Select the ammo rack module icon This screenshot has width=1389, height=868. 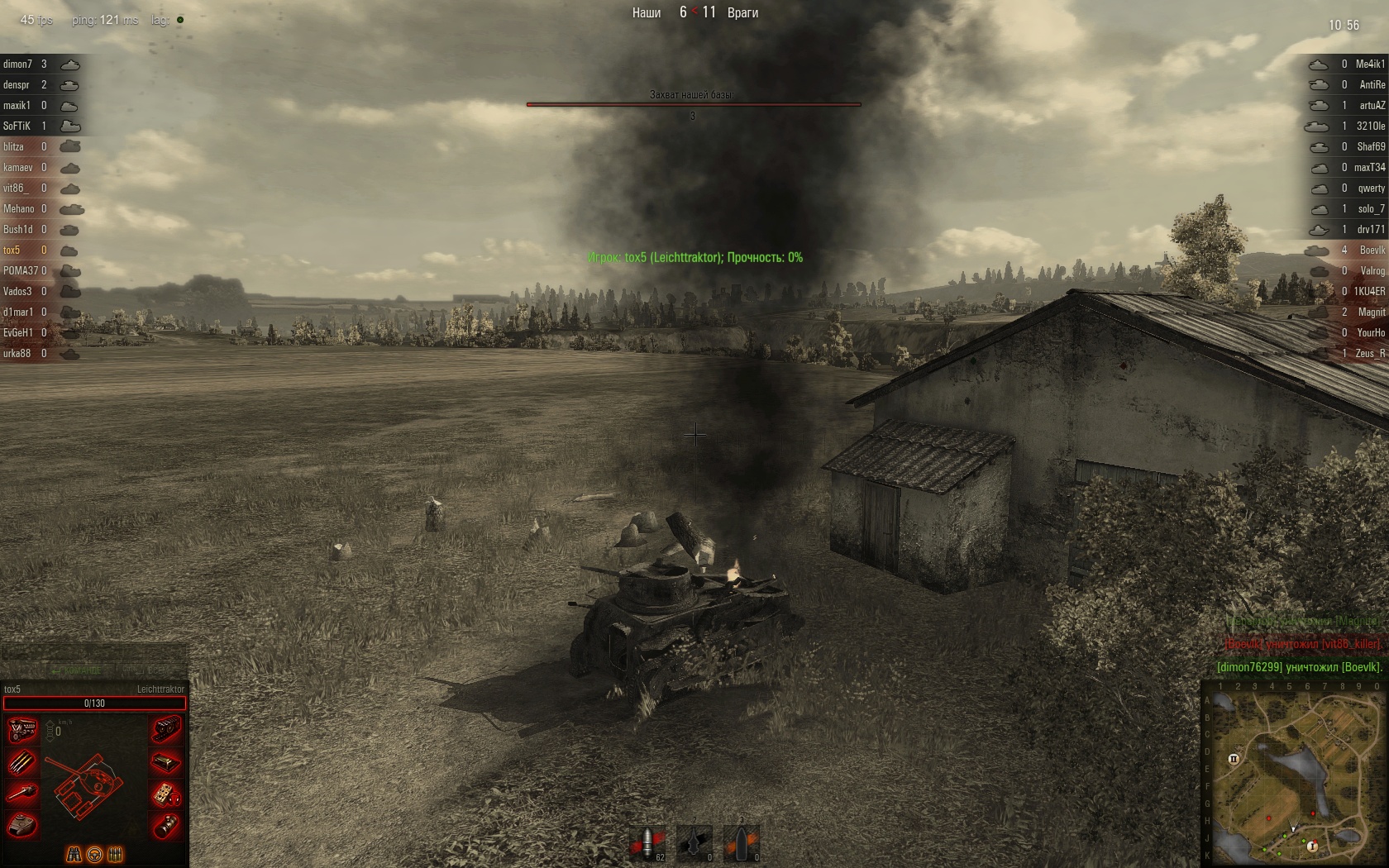click(x=21, y=762)
